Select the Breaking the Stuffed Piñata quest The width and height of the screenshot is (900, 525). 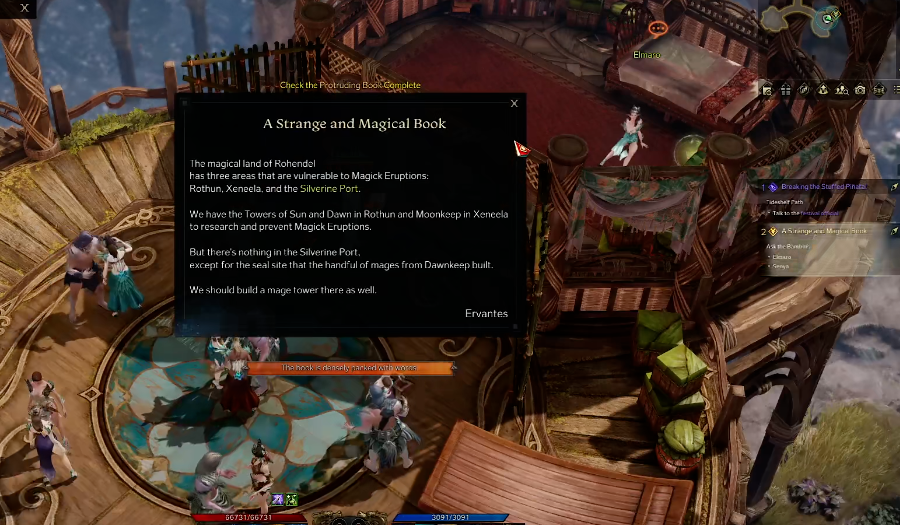[825, 187]
